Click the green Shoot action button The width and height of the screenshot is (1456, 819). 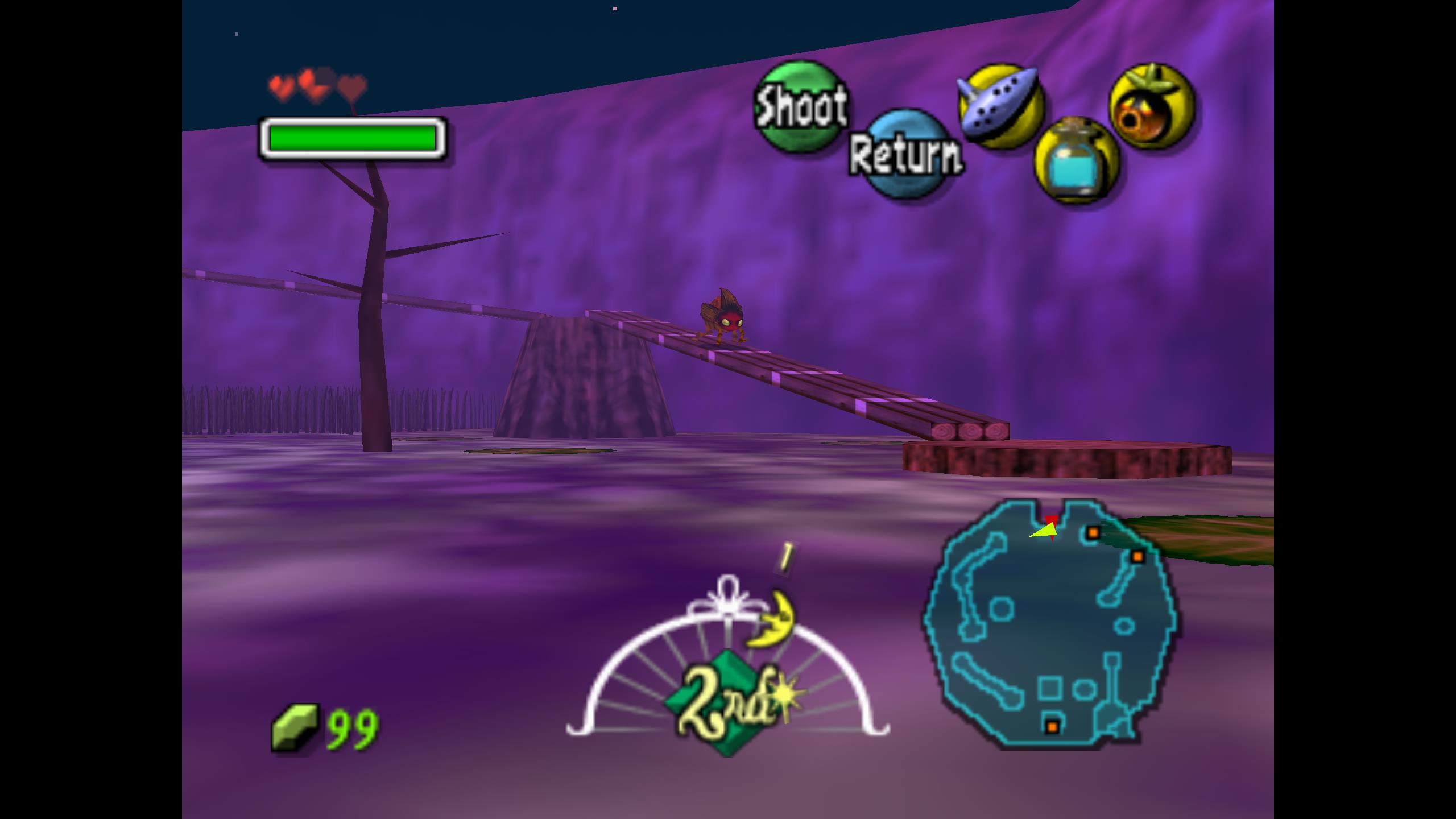[800, 106]
